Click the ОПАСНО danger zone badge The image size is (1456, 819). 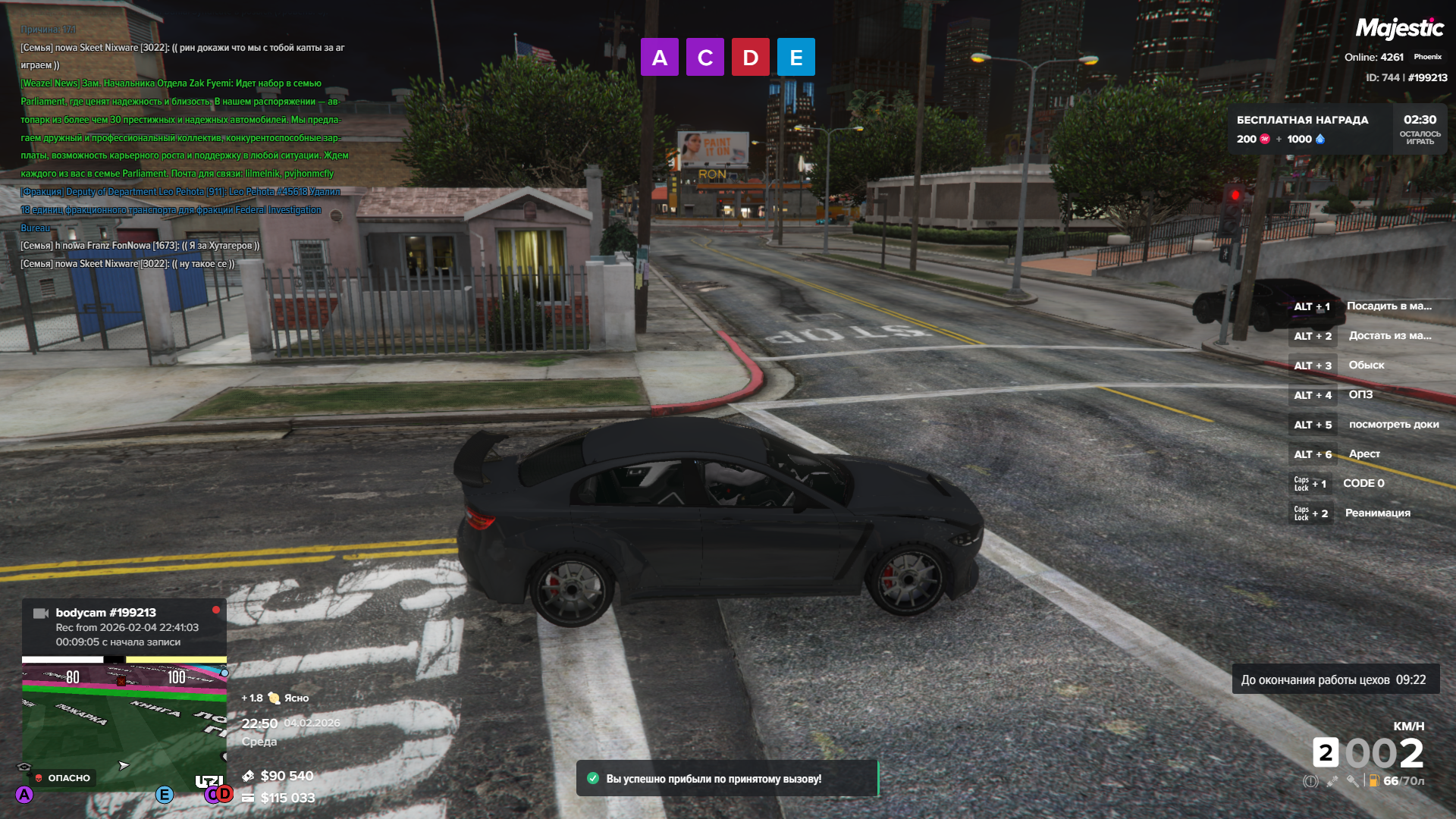click(x=63, y=778)
